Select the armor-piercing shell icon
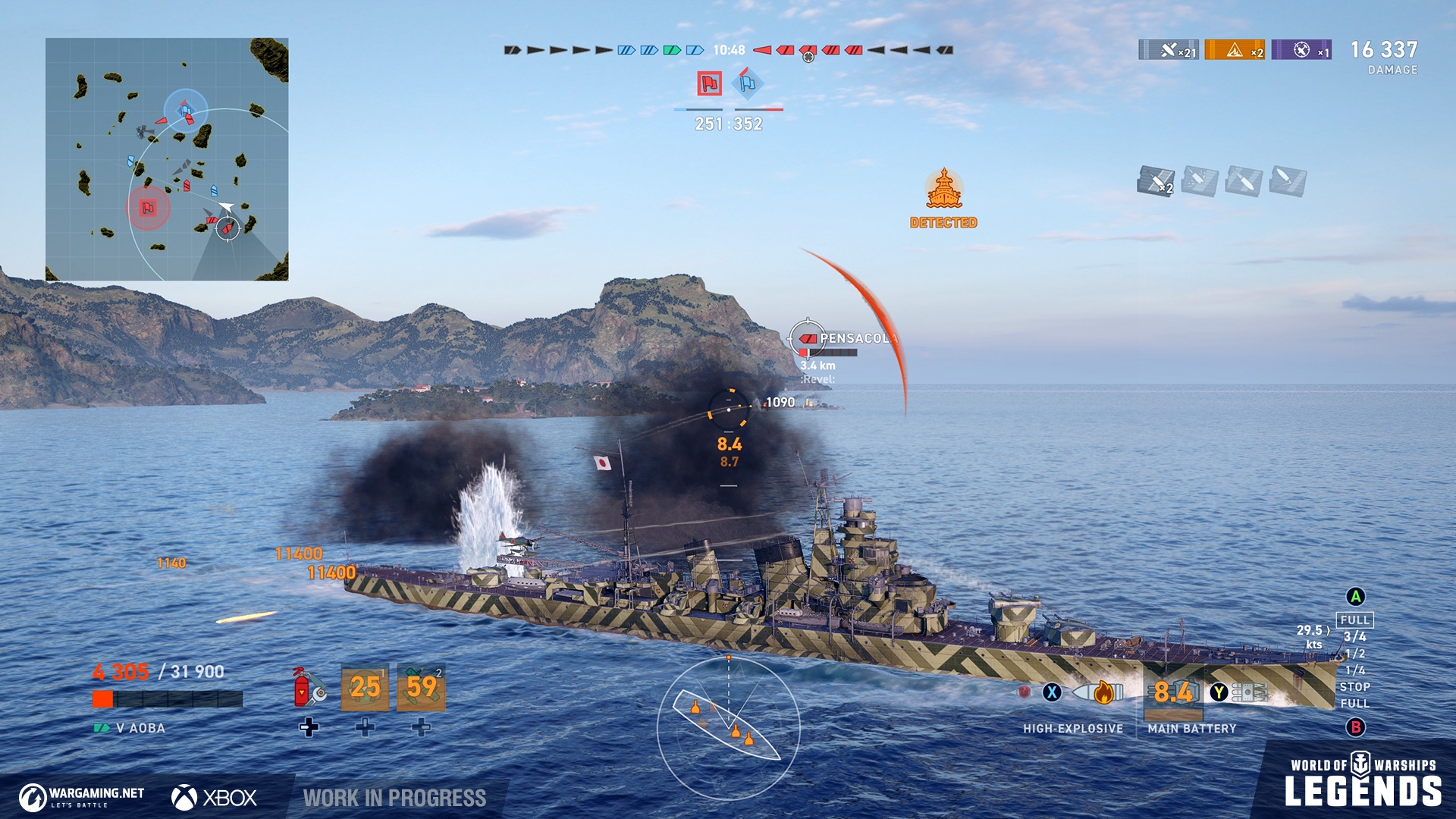Viewport: 1456px width, 819px height. click(1025, 692)
